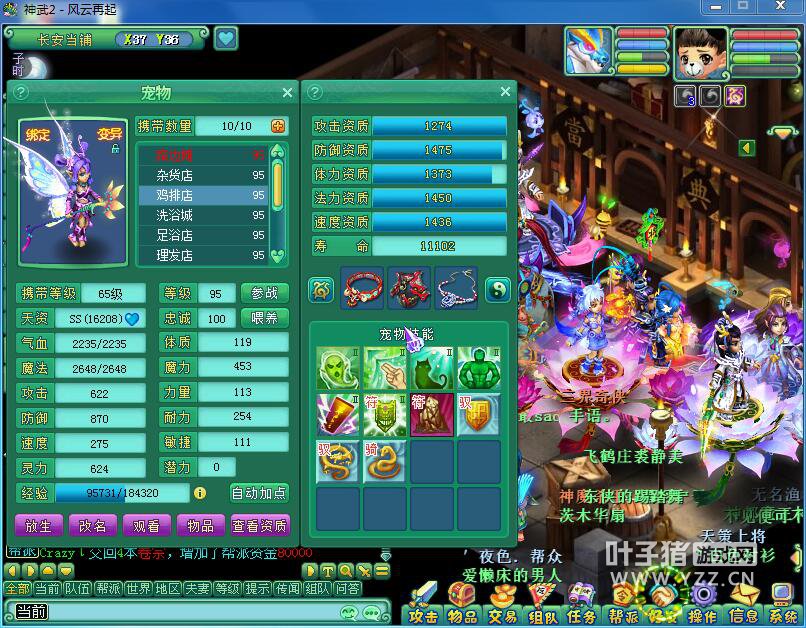Feed the pet with 喂养 button
Screen dimensions: 806x628
(x=265, y=318)
